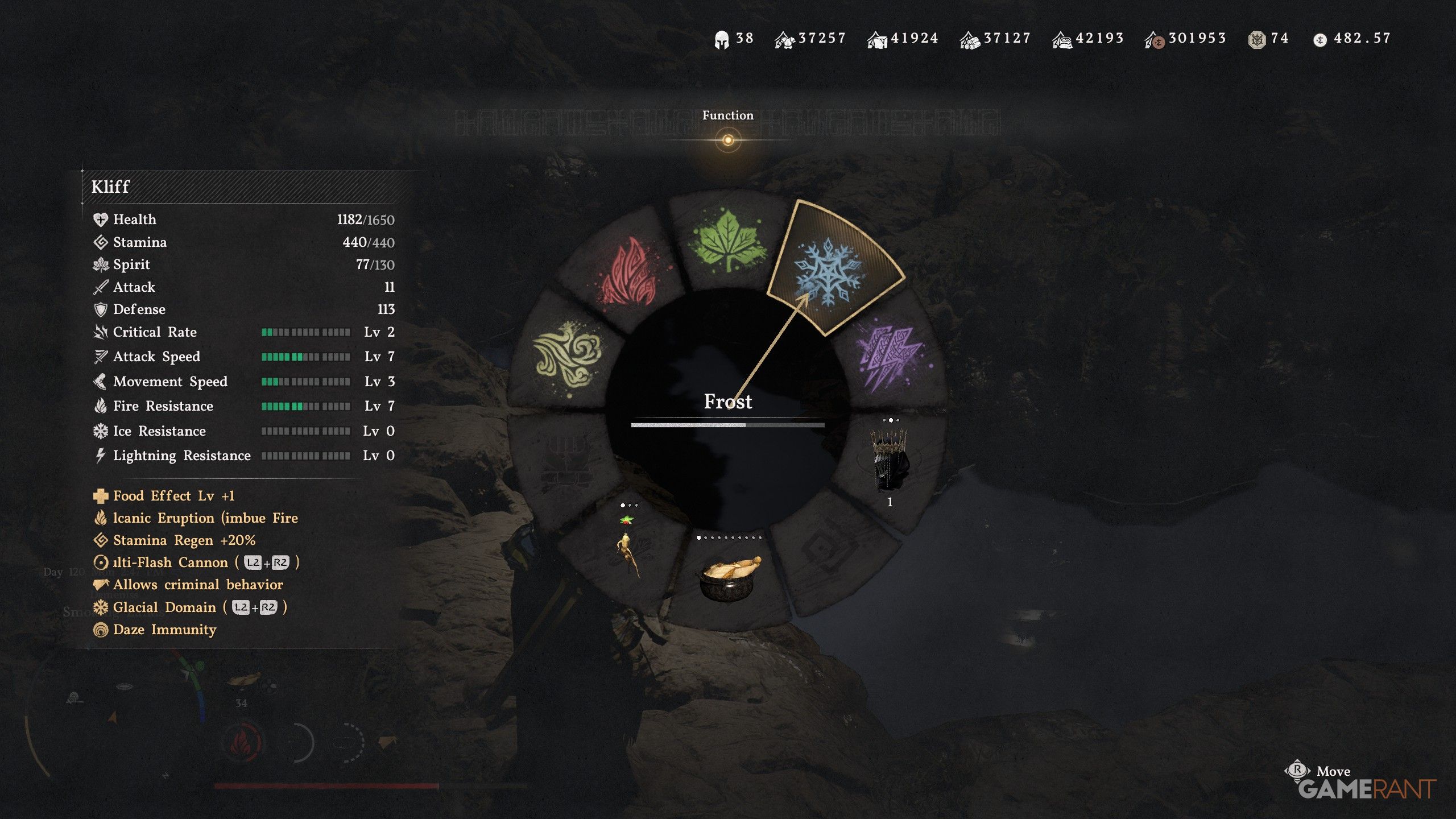Select the golden root figure item slot
1456x819 pixels.
[x=627, y=546]
